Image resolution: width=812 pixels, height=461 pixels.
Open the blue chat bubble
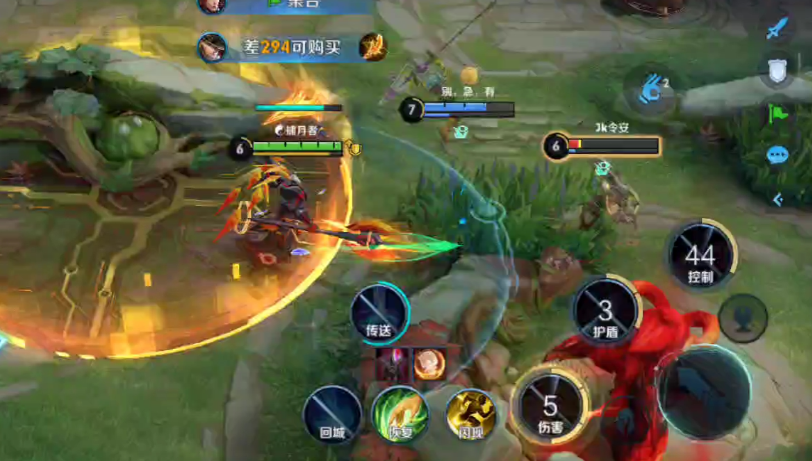(777, 155)
